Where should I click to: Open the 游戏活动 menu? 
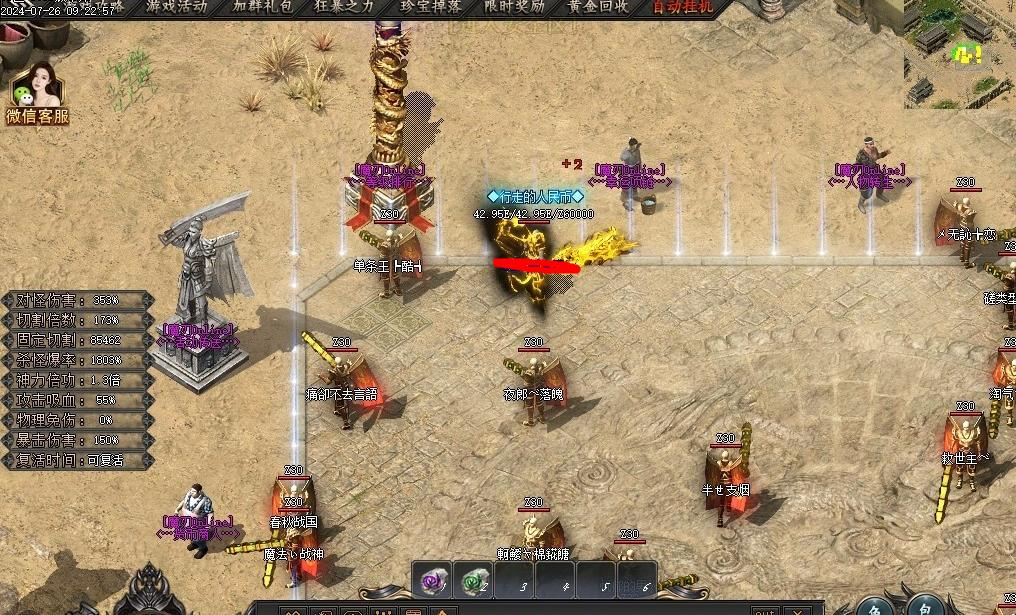176,6
